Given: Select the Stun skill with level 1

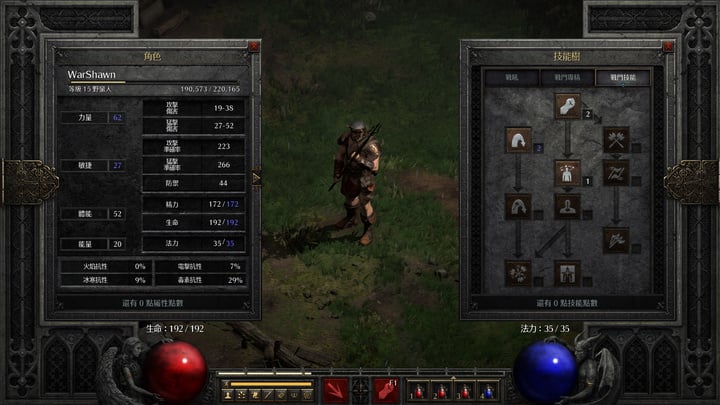Looking at the screenshot, I should [568, 172].
